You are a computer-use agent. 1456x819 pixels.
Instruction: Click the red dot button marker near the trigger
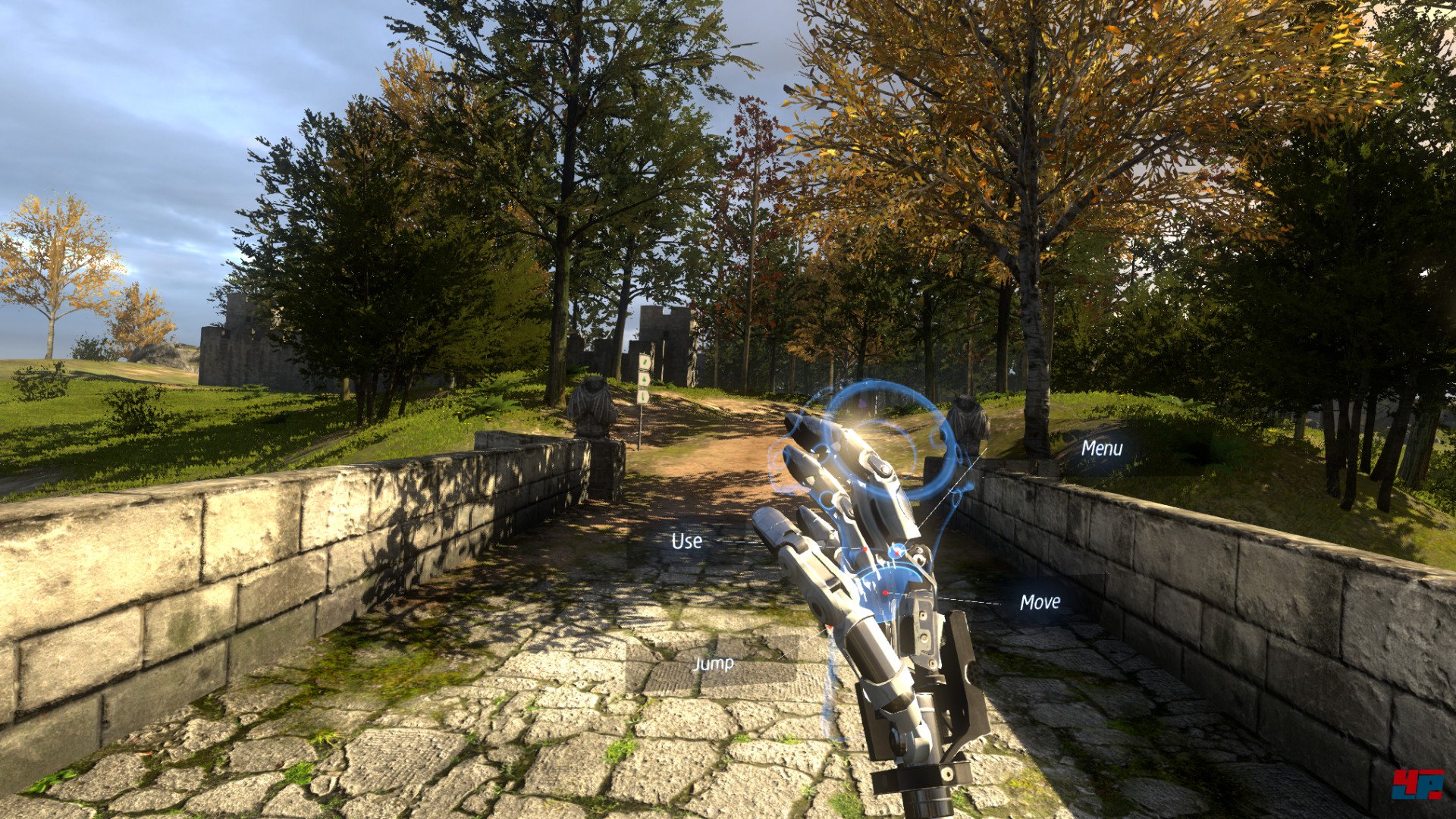[x=864, y=548]
